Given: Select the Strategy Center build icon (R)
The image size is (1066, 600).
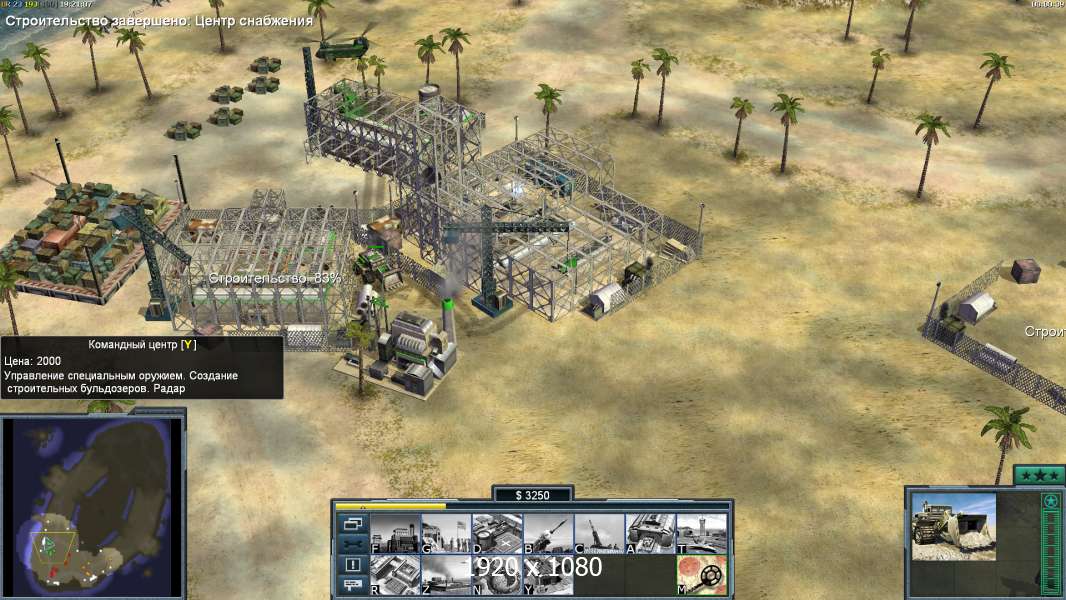Looking at the screenshot, I should click(x=395, y=574).
